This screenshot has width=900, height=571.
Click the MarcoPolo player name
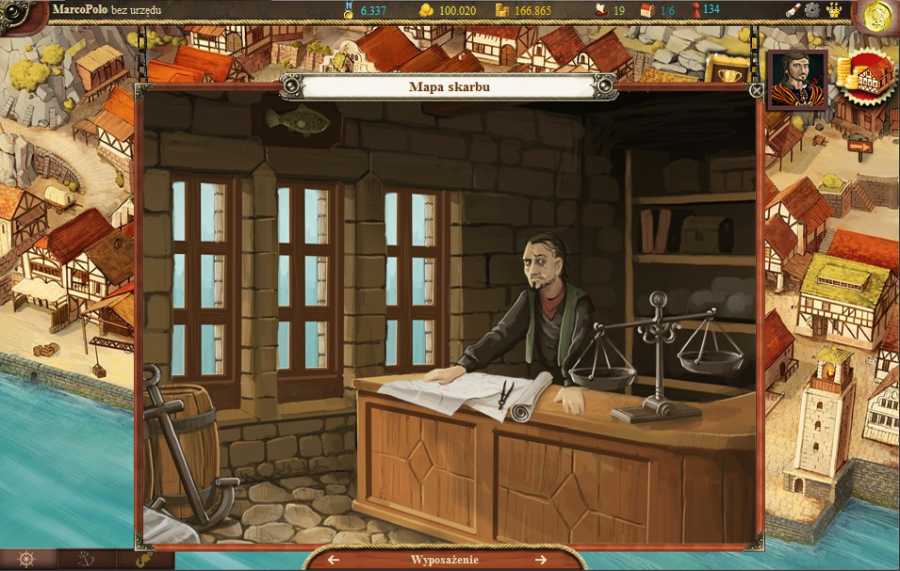click(x=79, y=10)
